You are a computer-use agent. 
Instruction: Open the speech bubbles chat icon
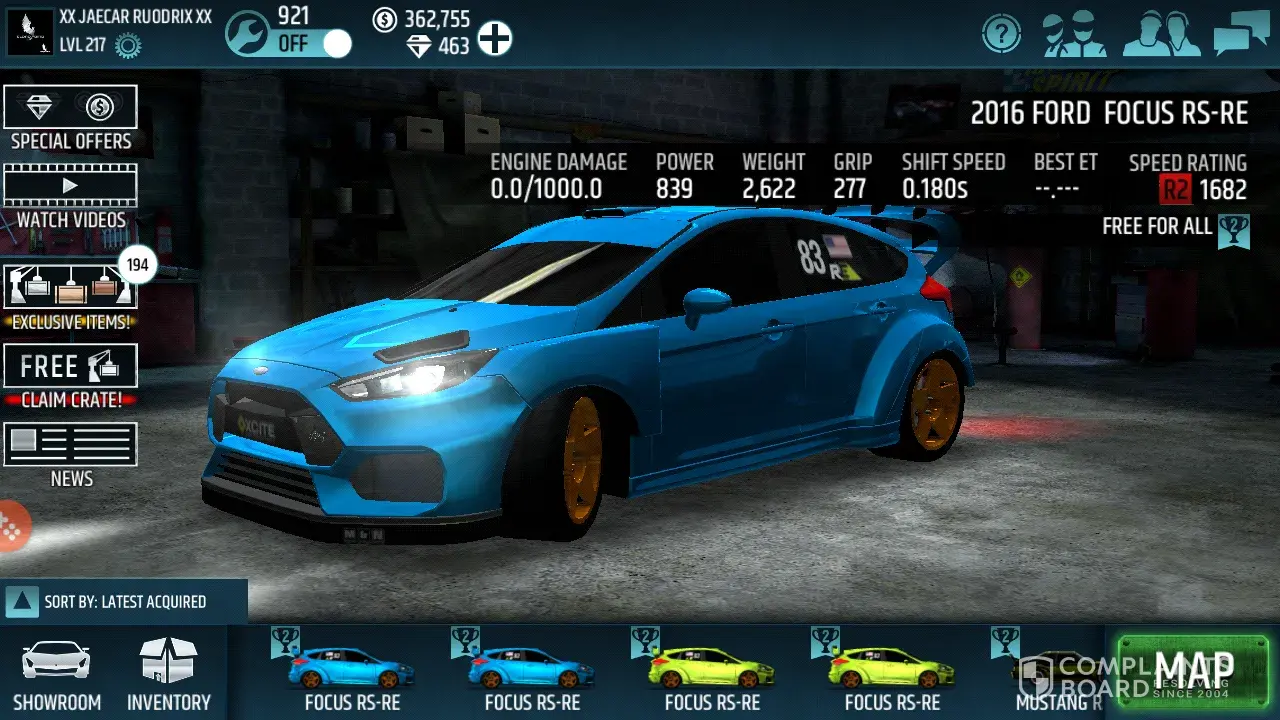pyautogui.click(x=1241, y=35)
